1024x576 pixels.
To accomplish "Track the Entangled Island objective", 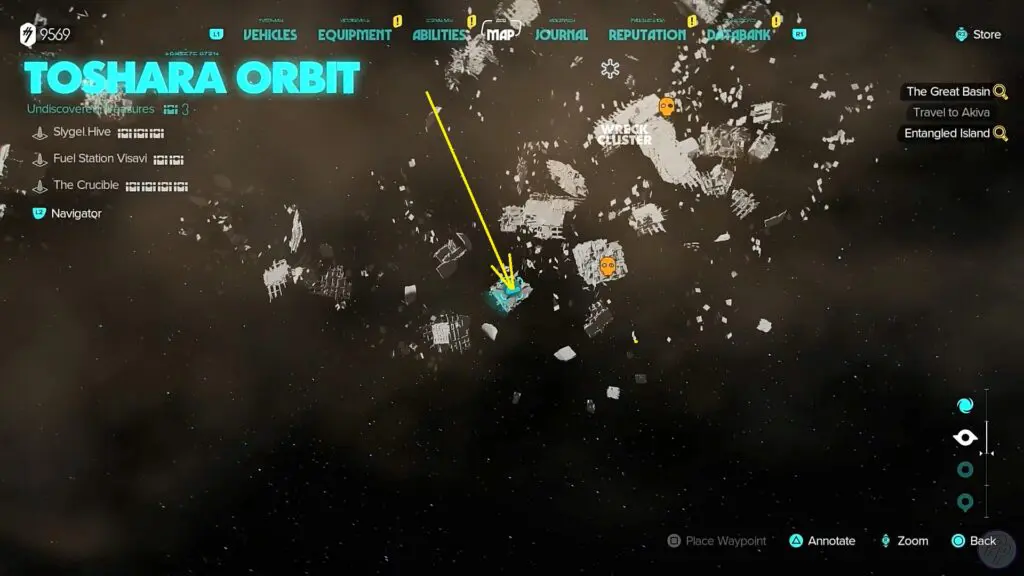I will pos(948,133).
